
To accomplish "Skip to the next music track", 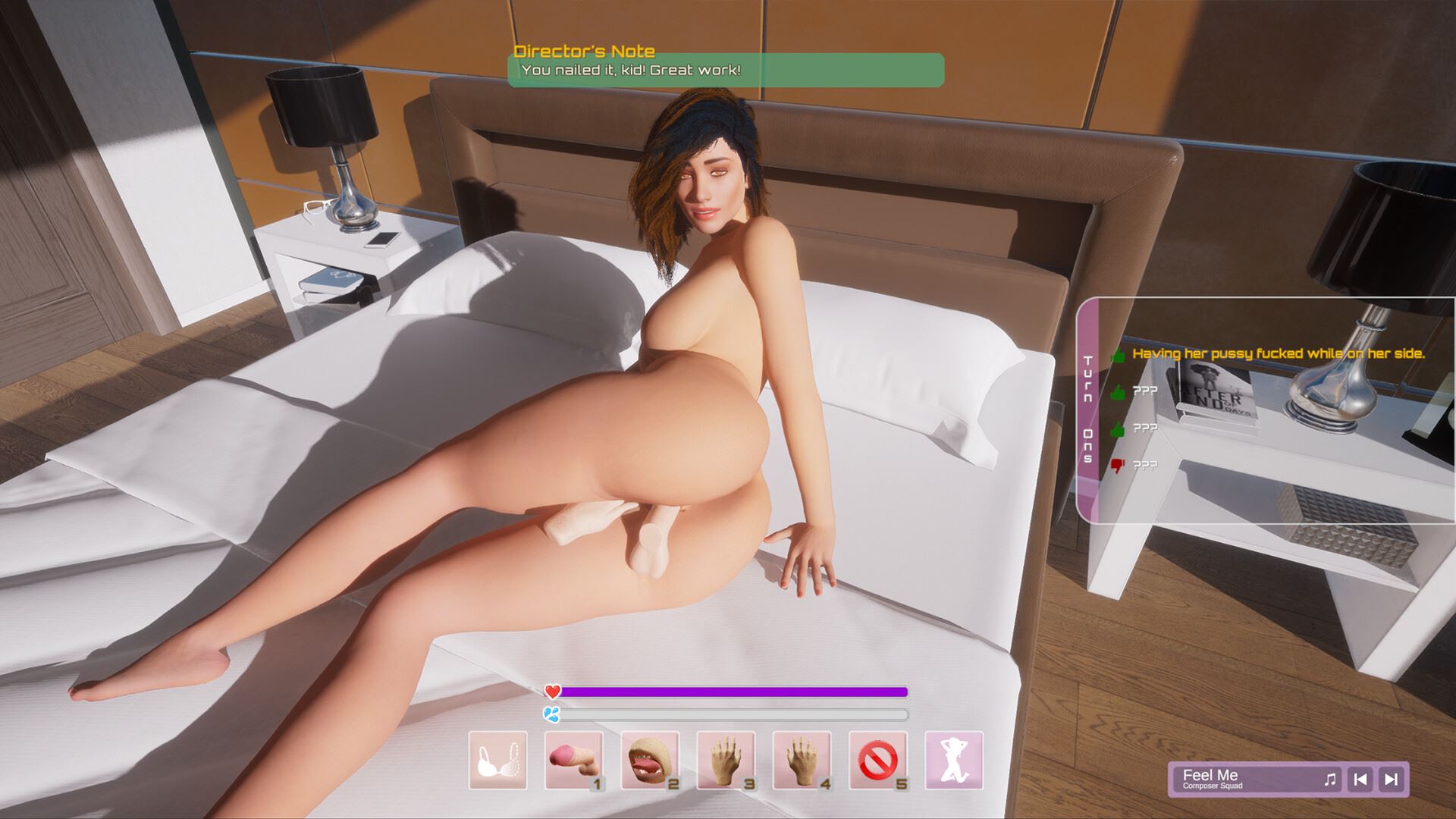I will coord(1392,779).
